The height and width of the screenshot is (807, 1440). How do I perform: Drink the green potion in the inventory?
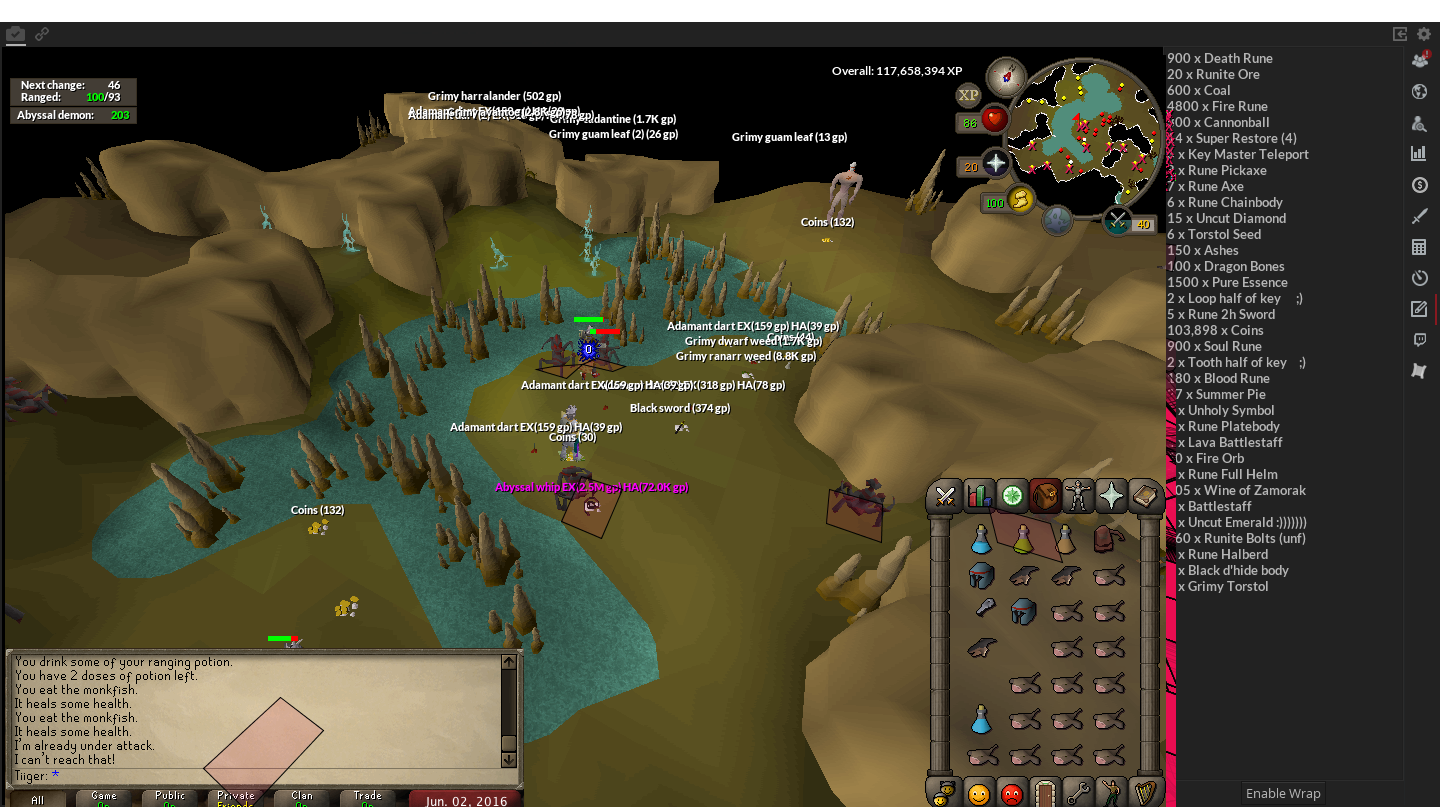coord(1023,541)
